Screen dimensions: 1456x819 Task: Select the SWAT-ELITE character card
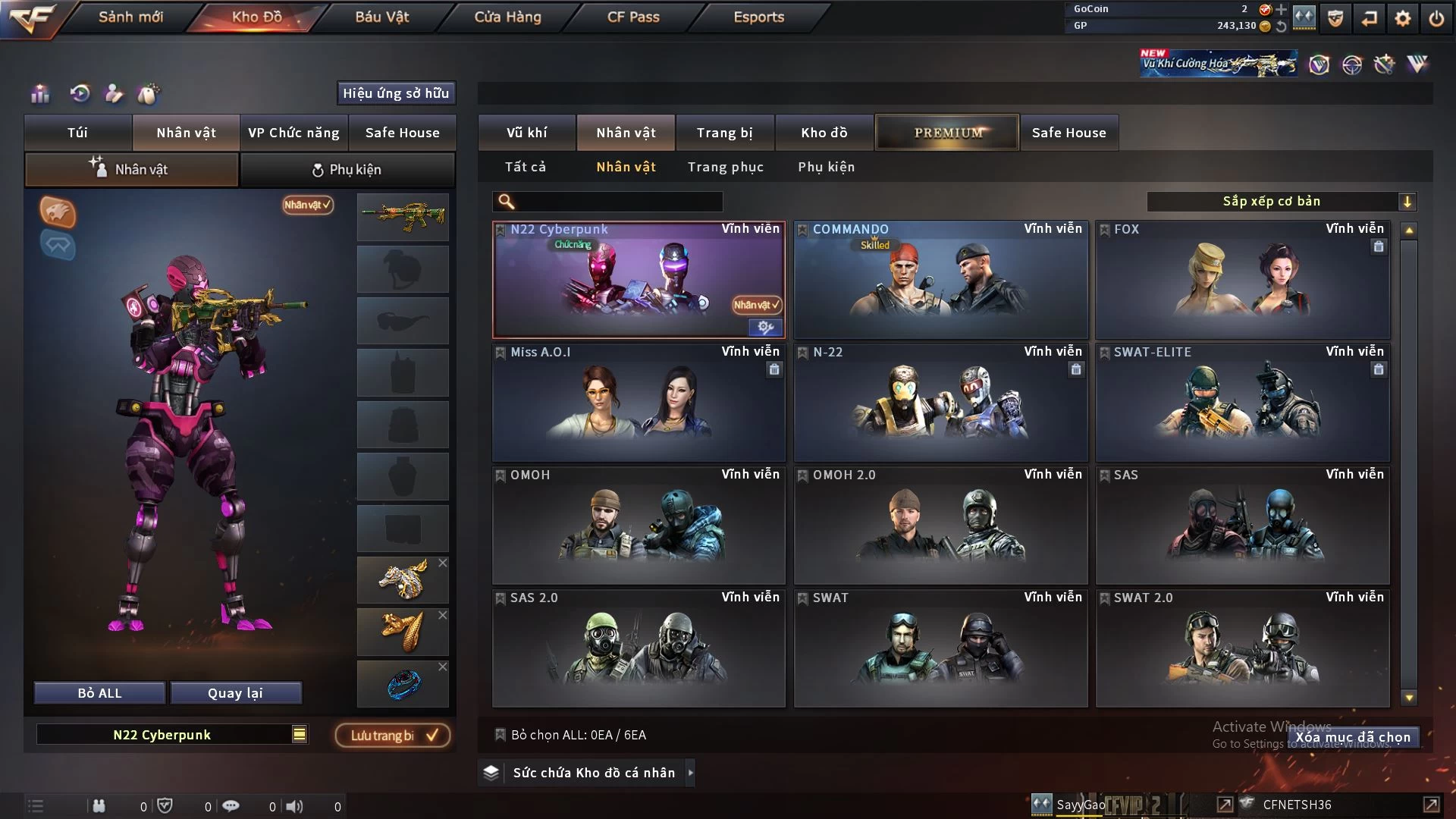click(1242, 403)
